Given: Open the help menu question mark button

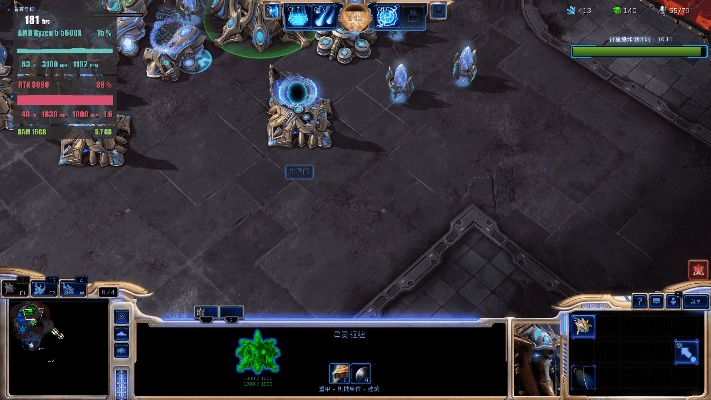Looking at the screenshot, I should (x=640, y=300).
